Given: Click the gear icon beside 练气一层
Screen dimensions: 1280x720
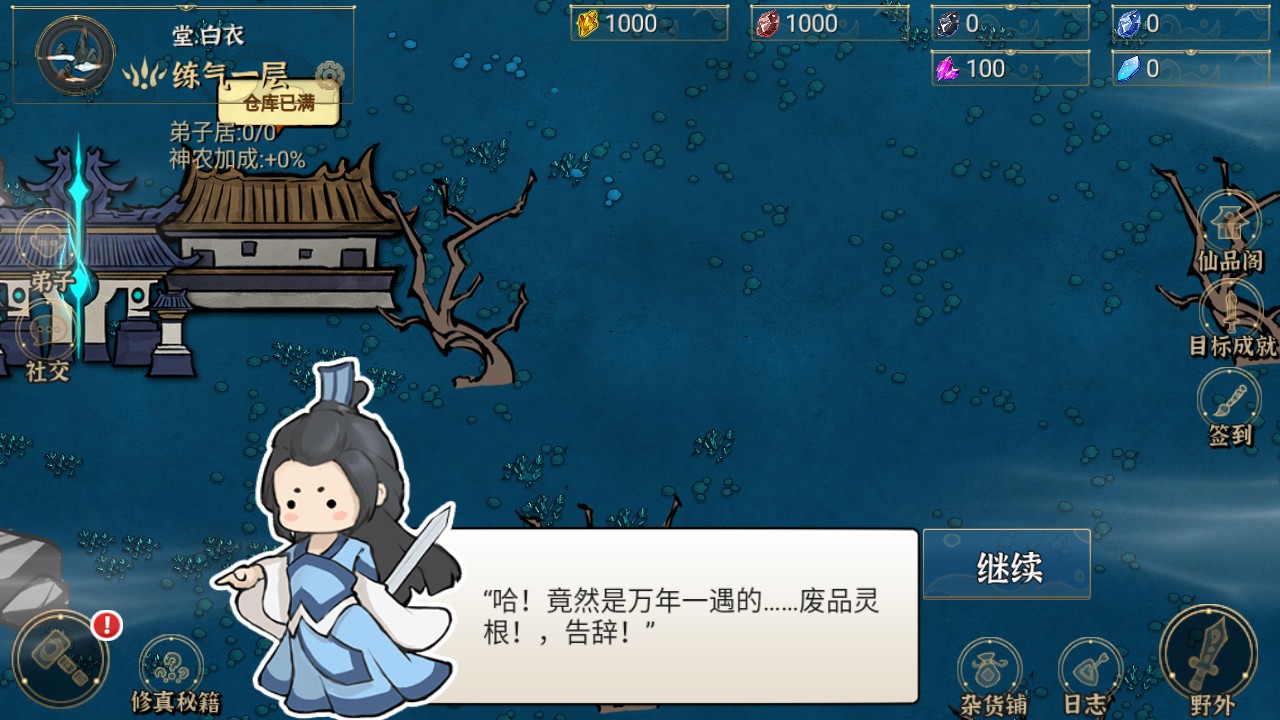Looking at the screenshot, I should coord(328,76).
